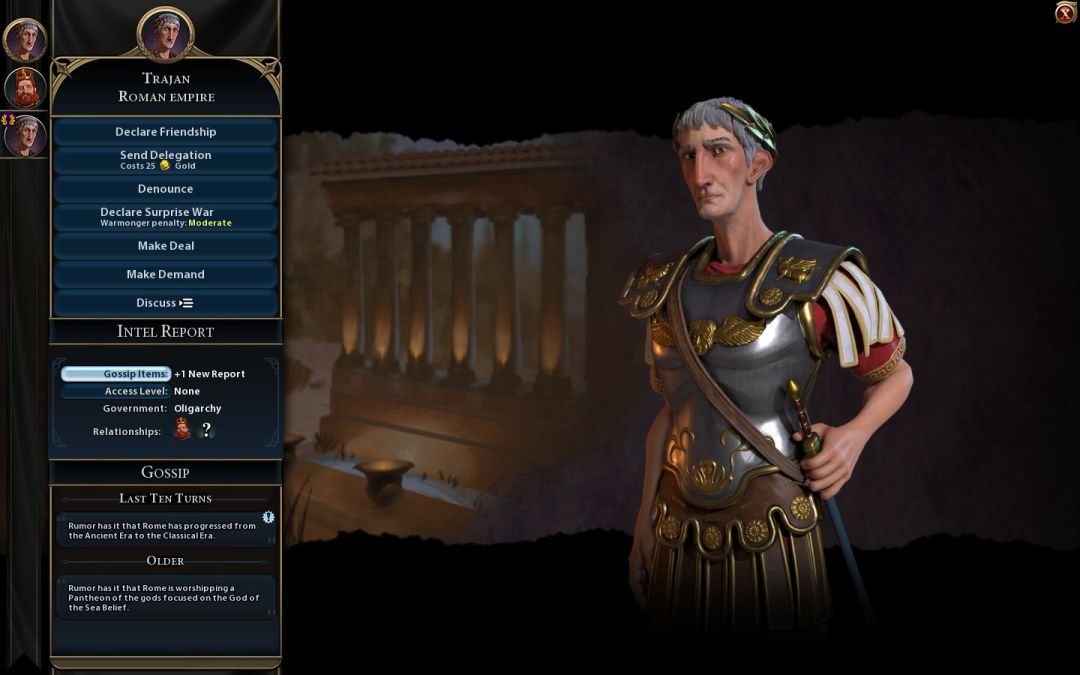Choose Declare Surprise War
Screen dimensions: 1080x675
tap(165, 217)
